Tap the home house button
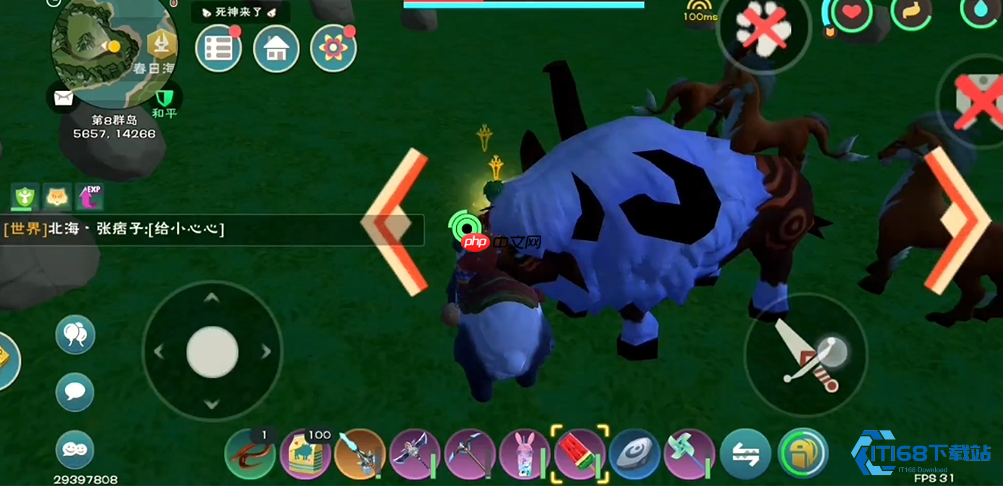The height and width of the screenshot is (486, 1003). coord(276,48)
